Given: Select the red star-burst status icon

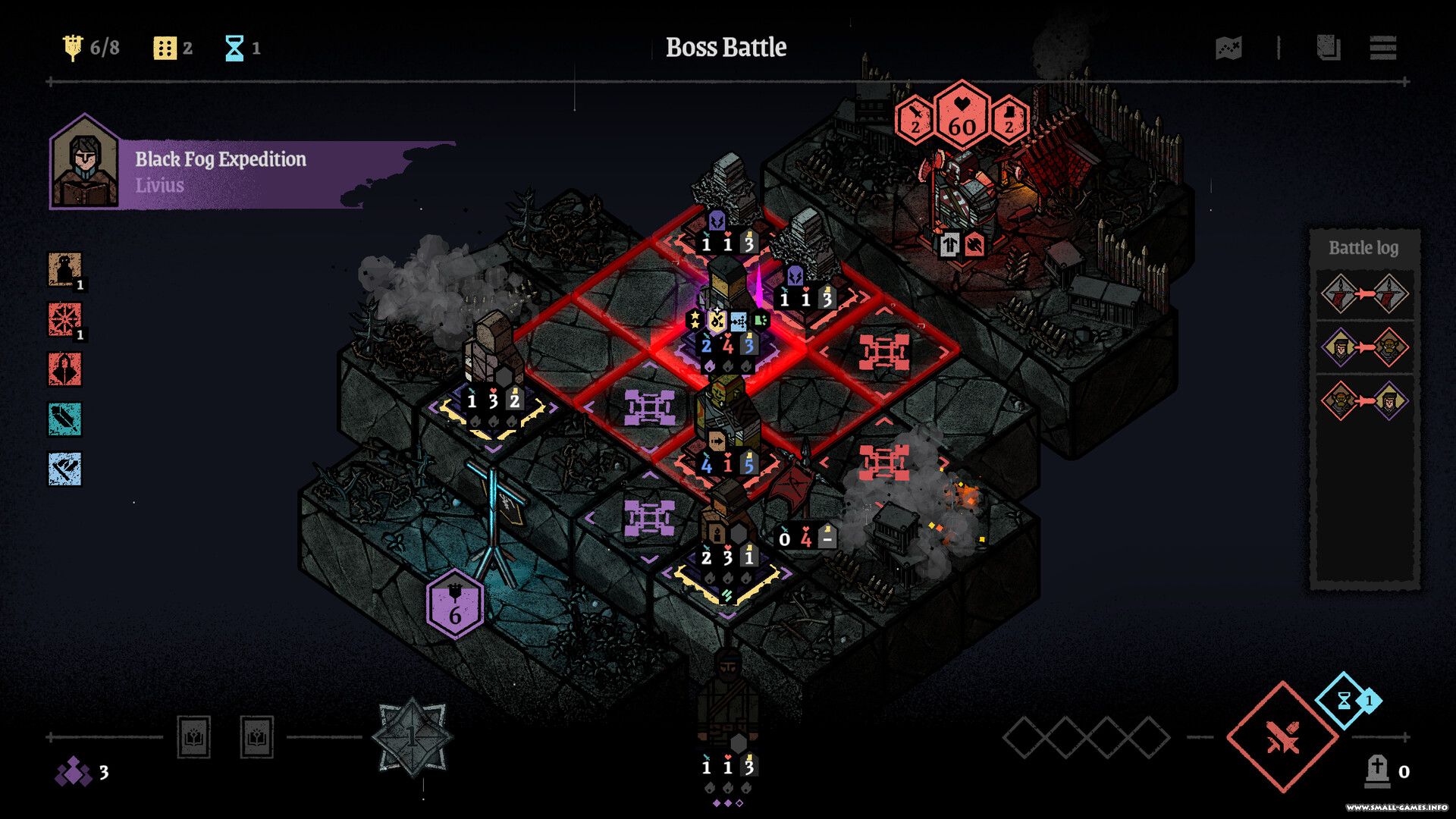Looking at the screenshot, I should (65, 319).
